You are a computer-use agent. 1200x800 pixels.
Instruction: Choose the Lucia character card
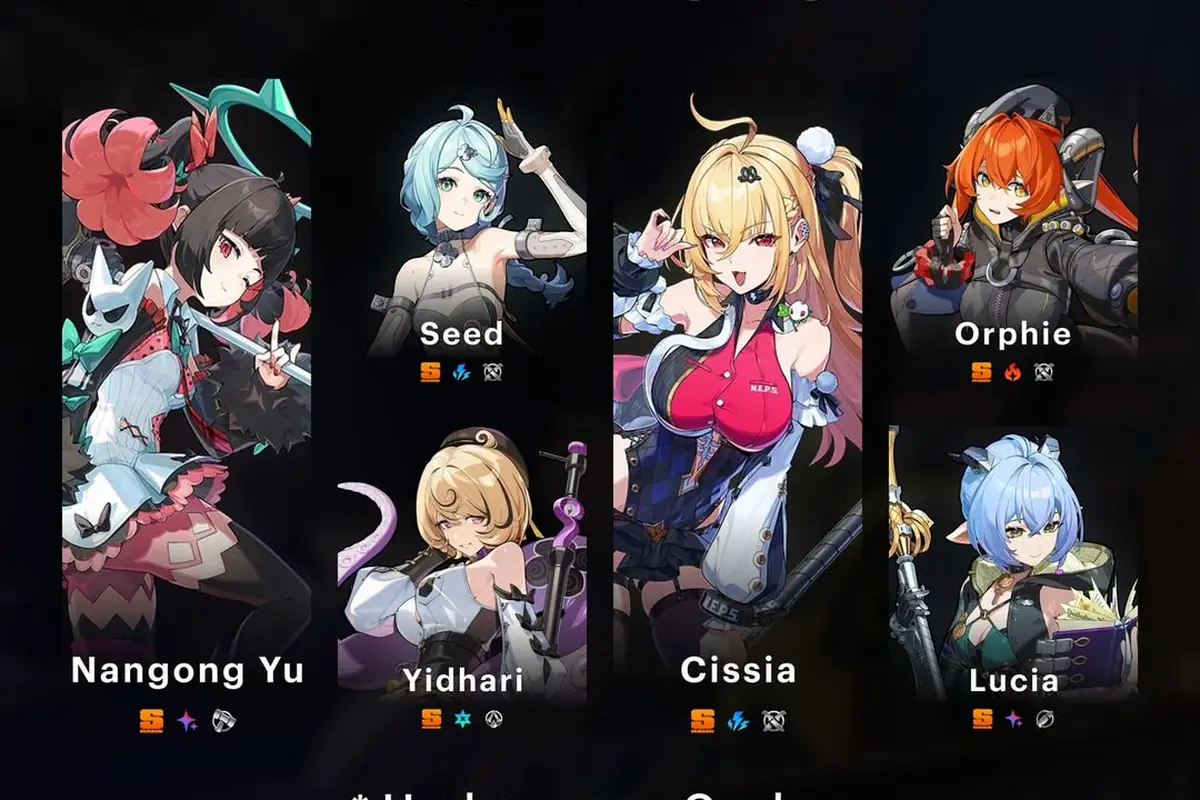click(1013, 570)
